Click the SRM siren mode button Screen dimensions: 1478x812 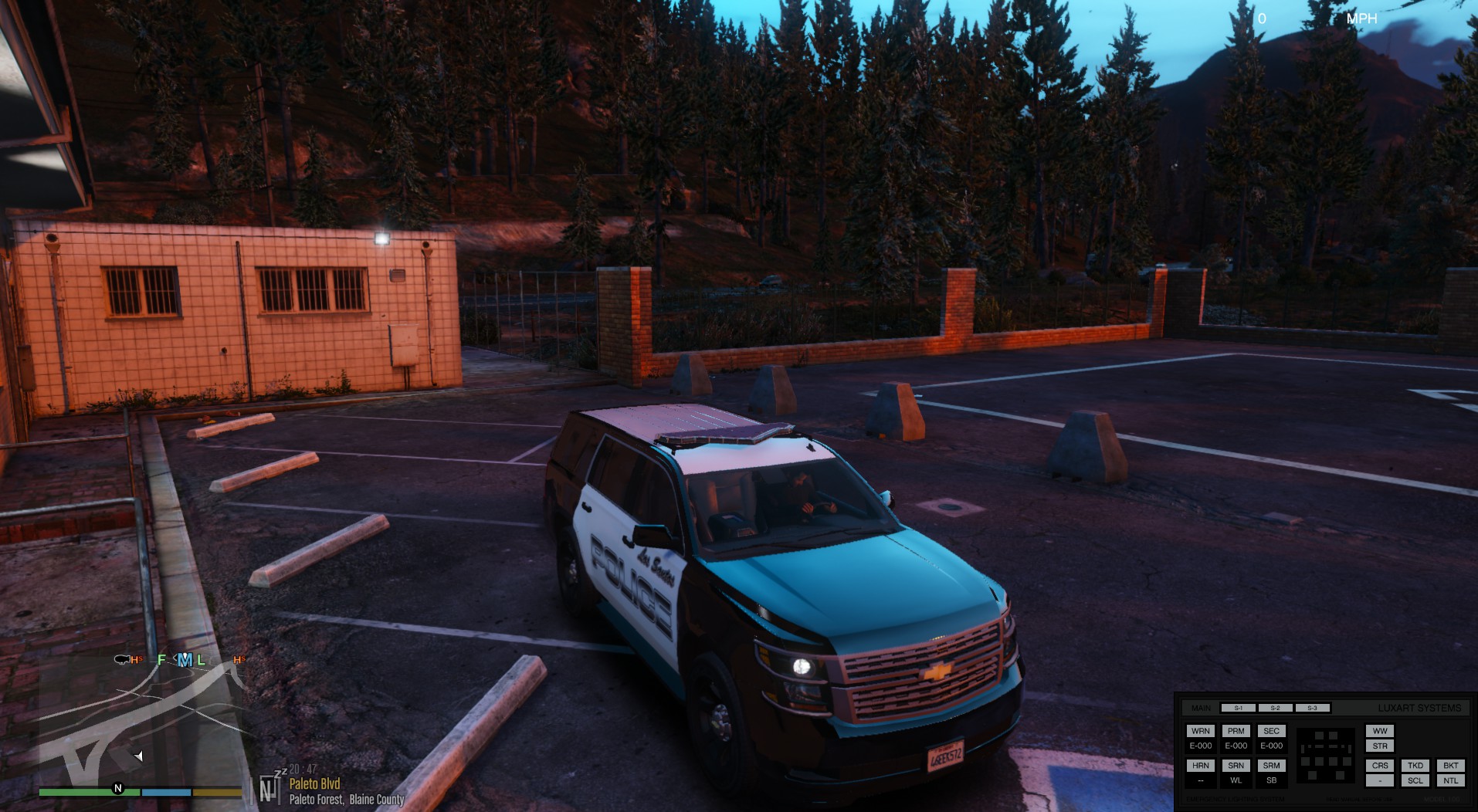coord(1271,766)
